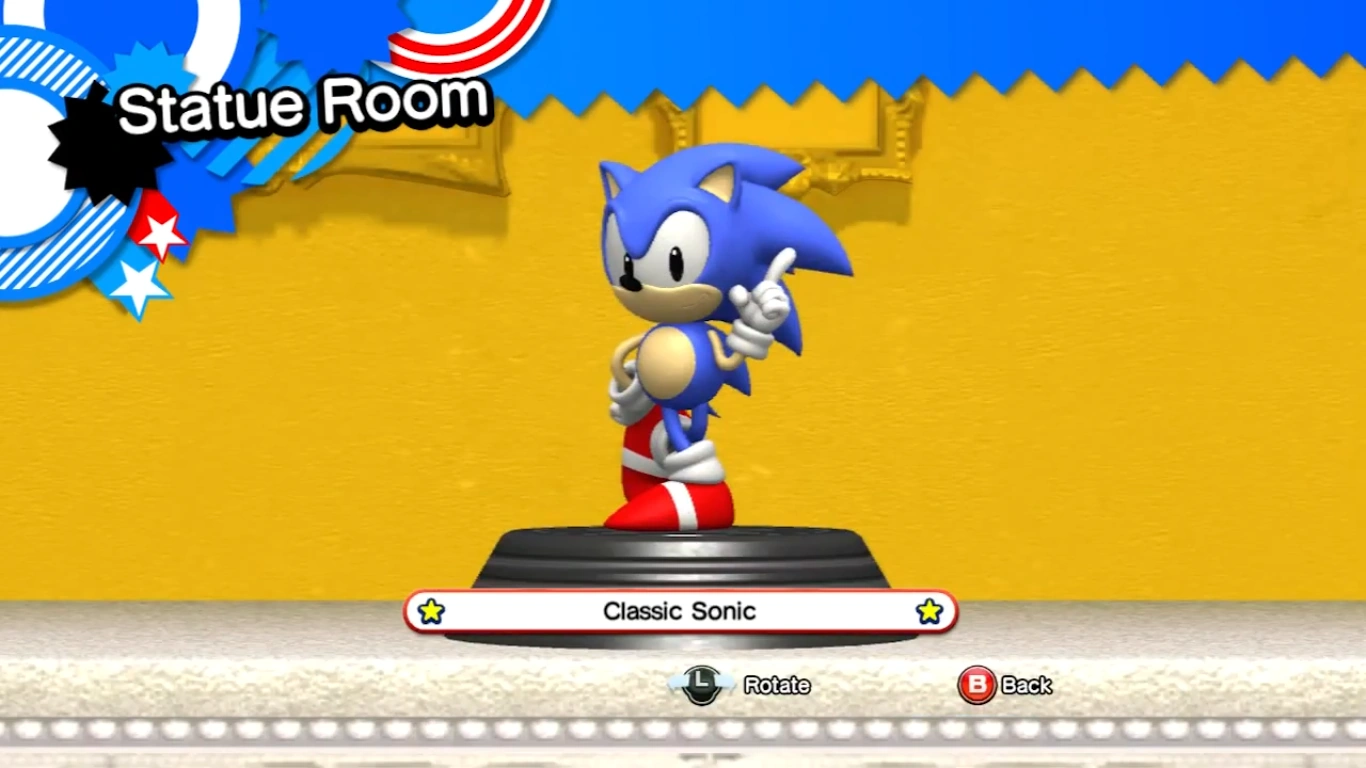Click the L analog stick icon
This screenshot has width=1366, height=768.
(x=701, y=686)
